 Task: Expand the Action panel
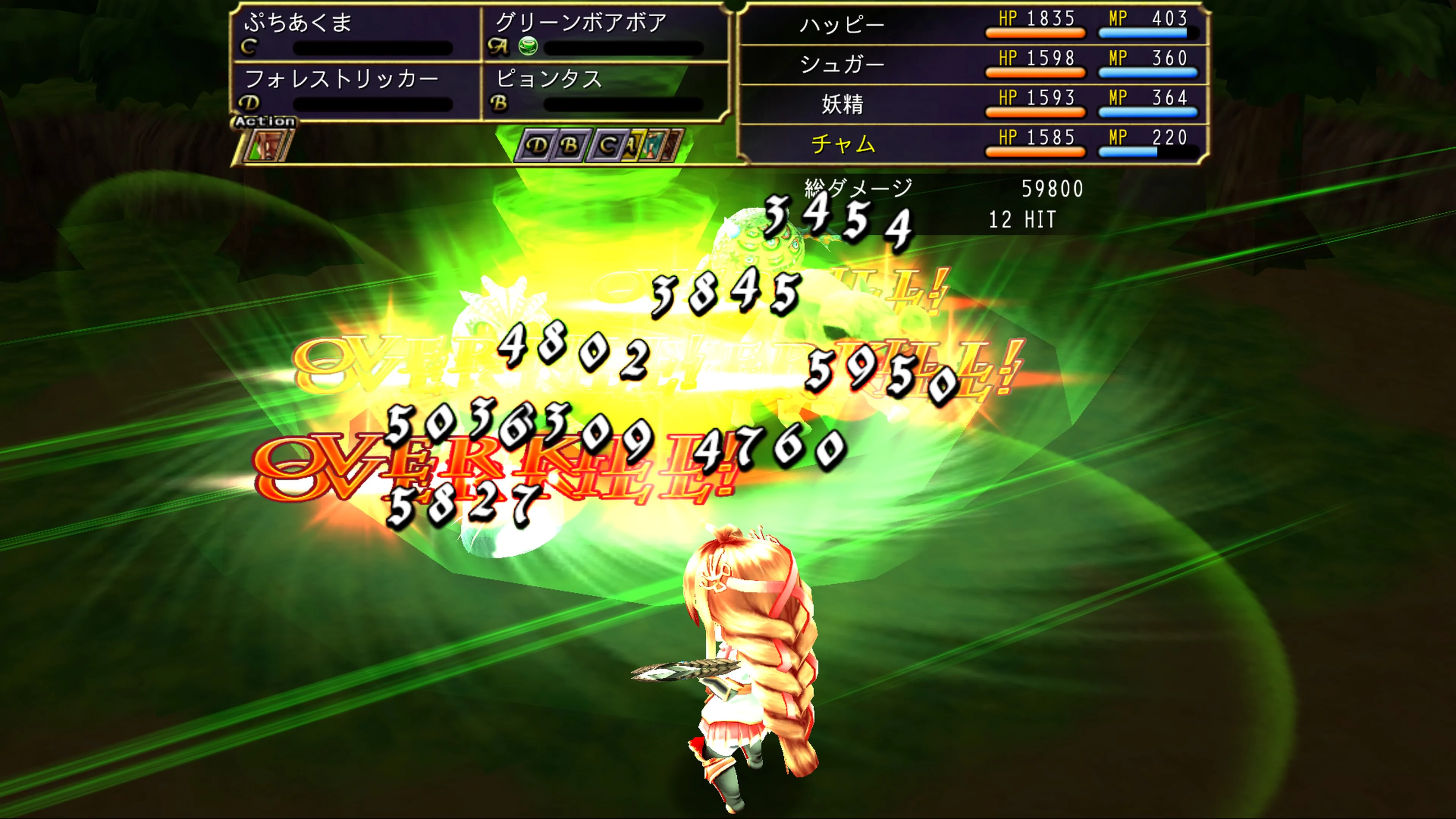pos(266,121)
